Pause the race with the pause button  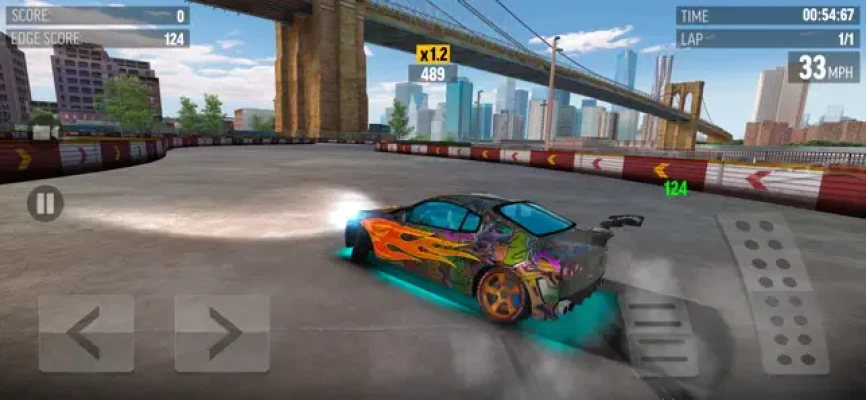click(45, 204)
